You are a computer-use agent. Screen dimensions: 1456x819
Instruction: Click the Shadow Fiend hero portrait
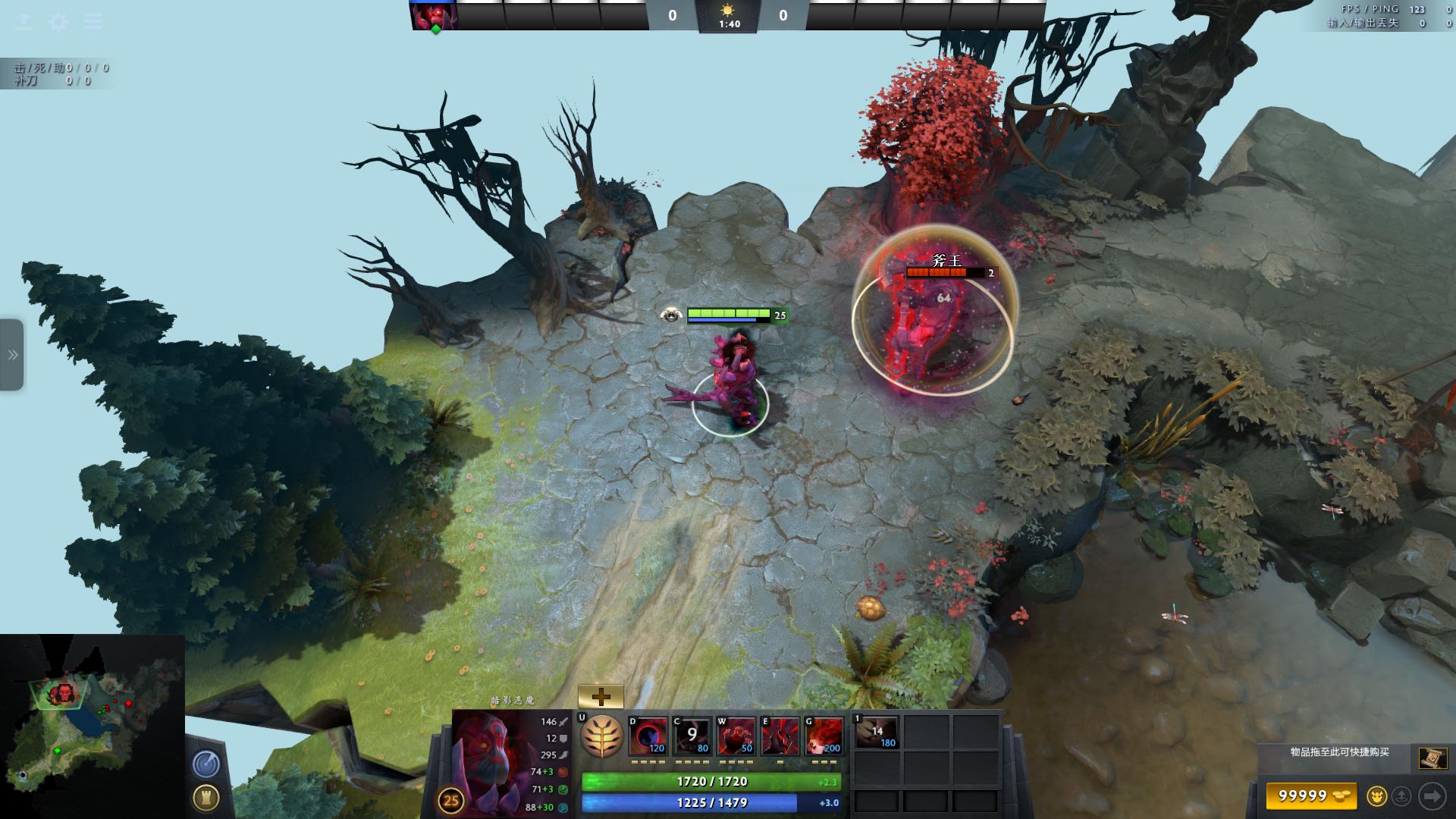tap(491, 762)
